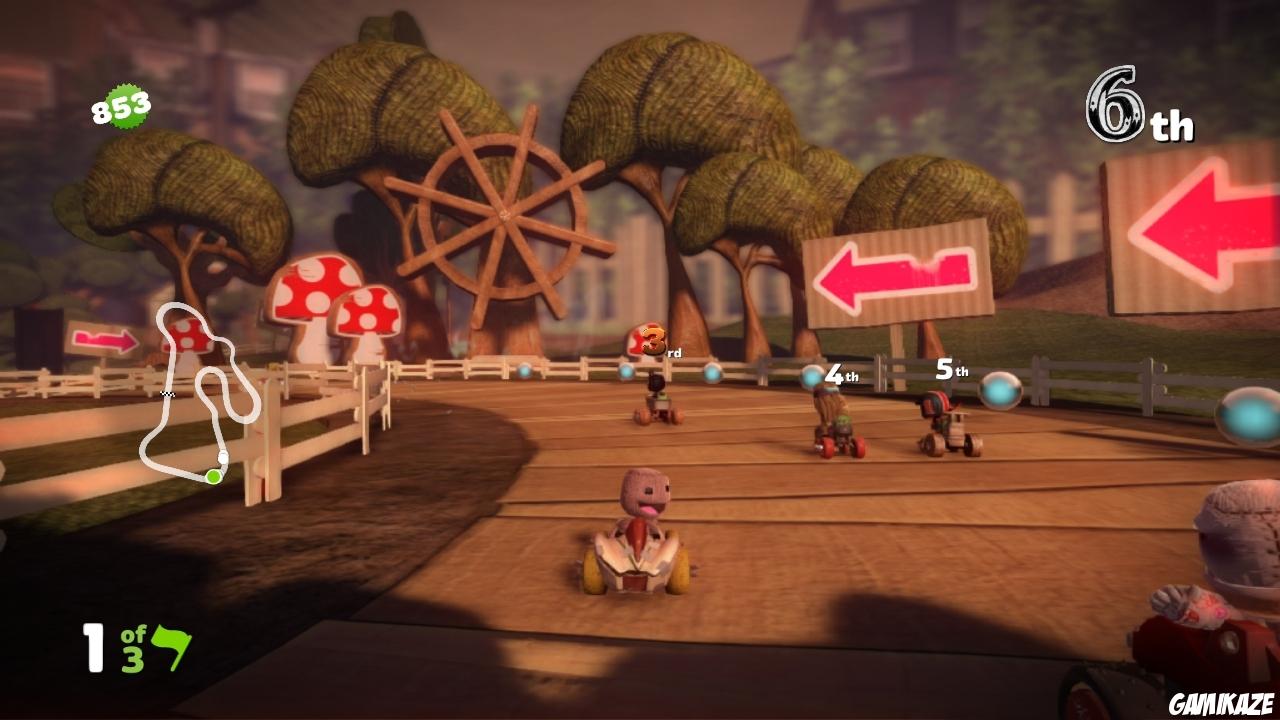Click the red spotted mushroom cluster
The height and width of the screenshot is (720, 1280).
(330, 310)
